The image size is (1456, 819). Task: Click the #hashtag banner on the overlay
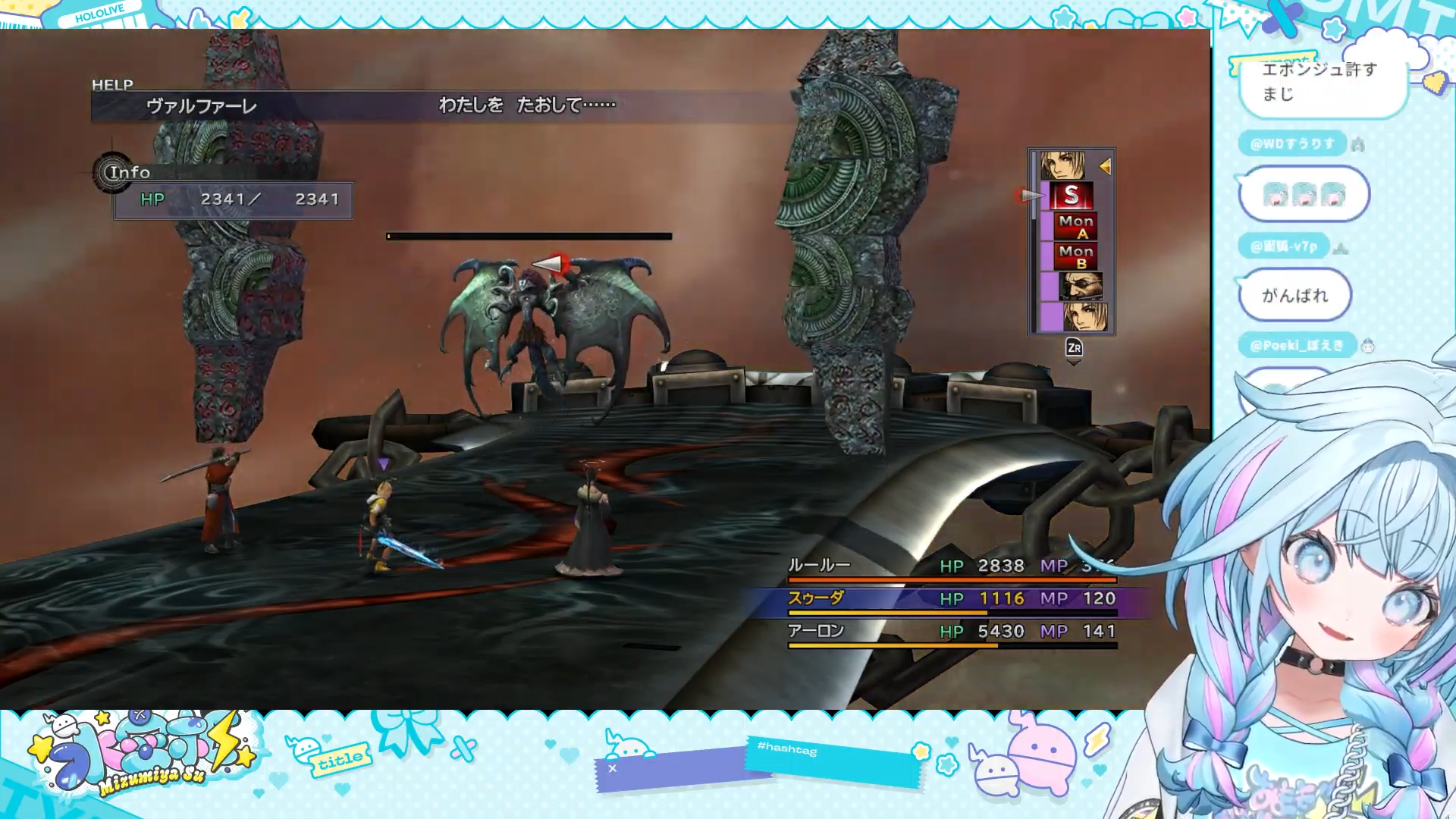coord(831,761)
